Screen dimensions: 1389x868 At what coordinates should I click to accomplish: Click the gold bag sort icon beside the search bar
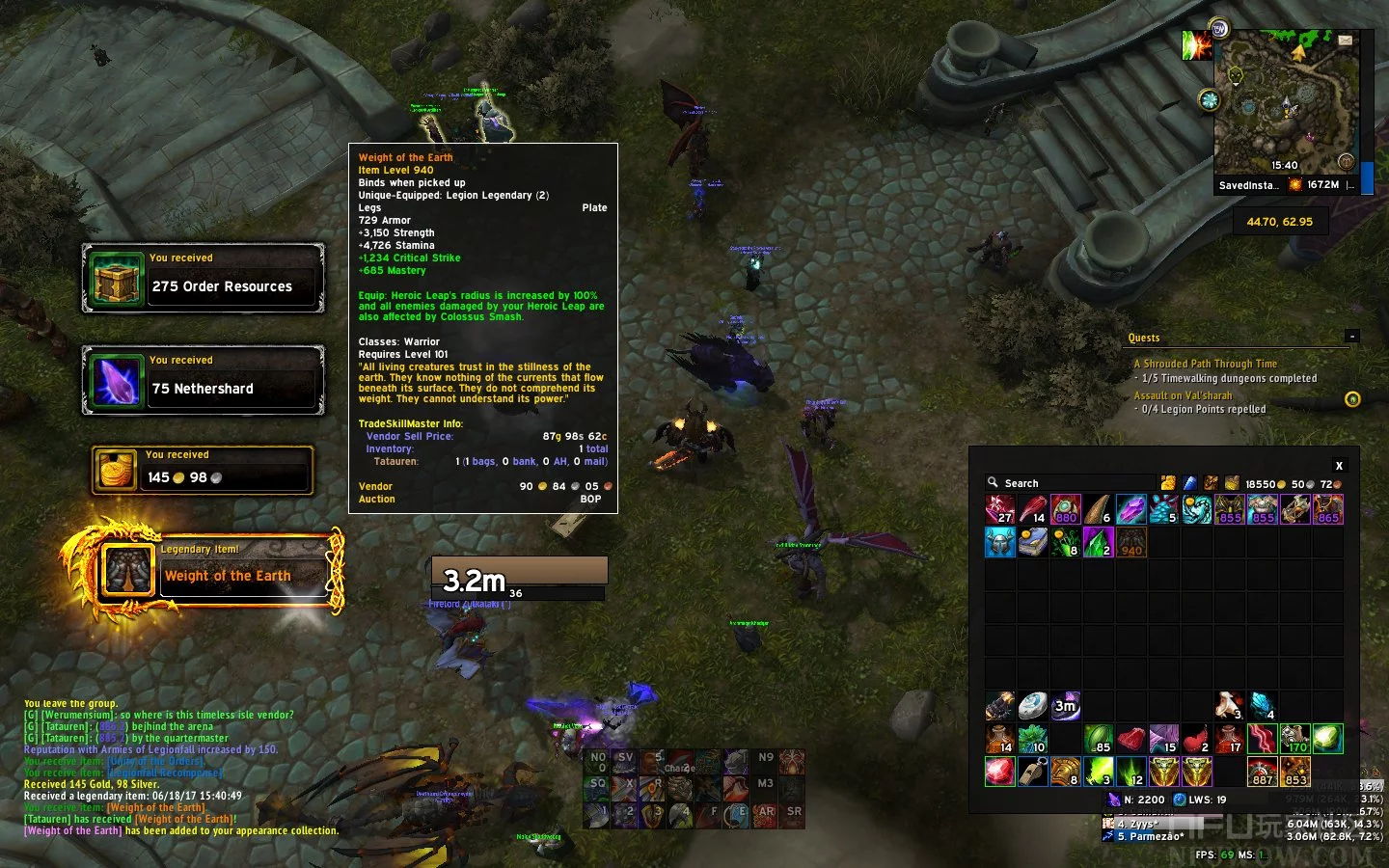click(1168, 483)
